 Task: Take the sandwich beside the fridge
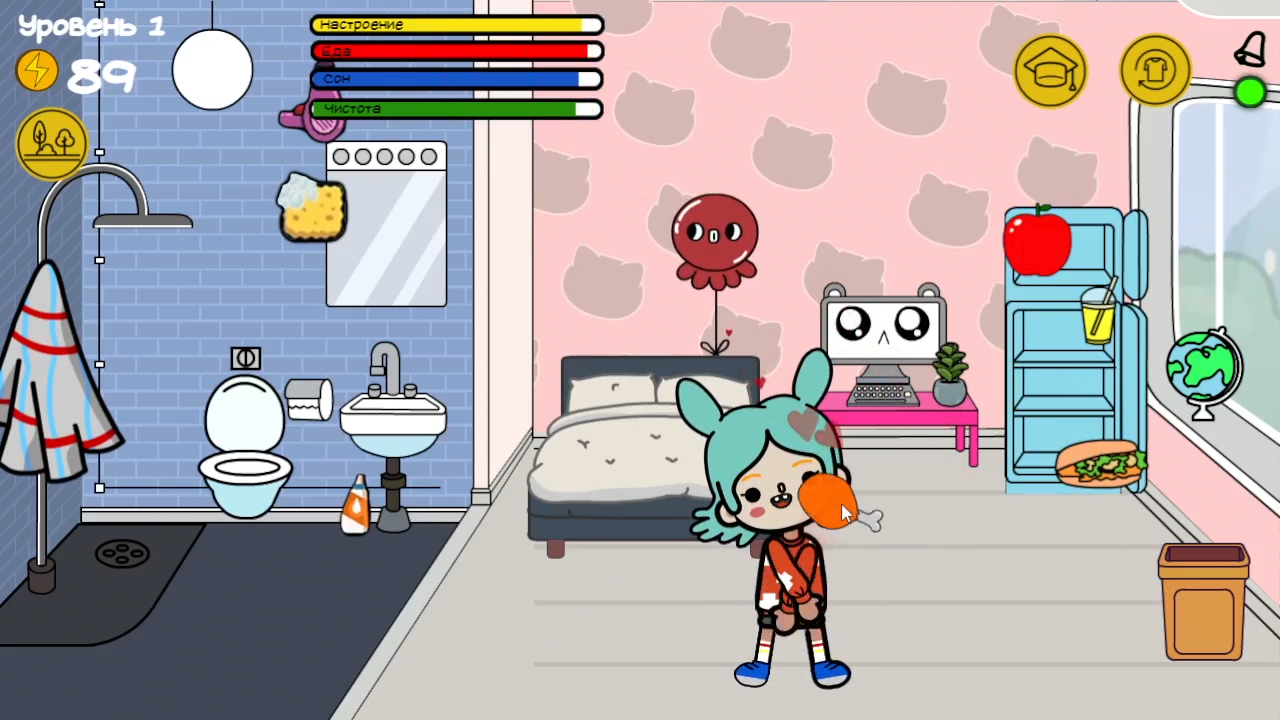[1100, 462]
